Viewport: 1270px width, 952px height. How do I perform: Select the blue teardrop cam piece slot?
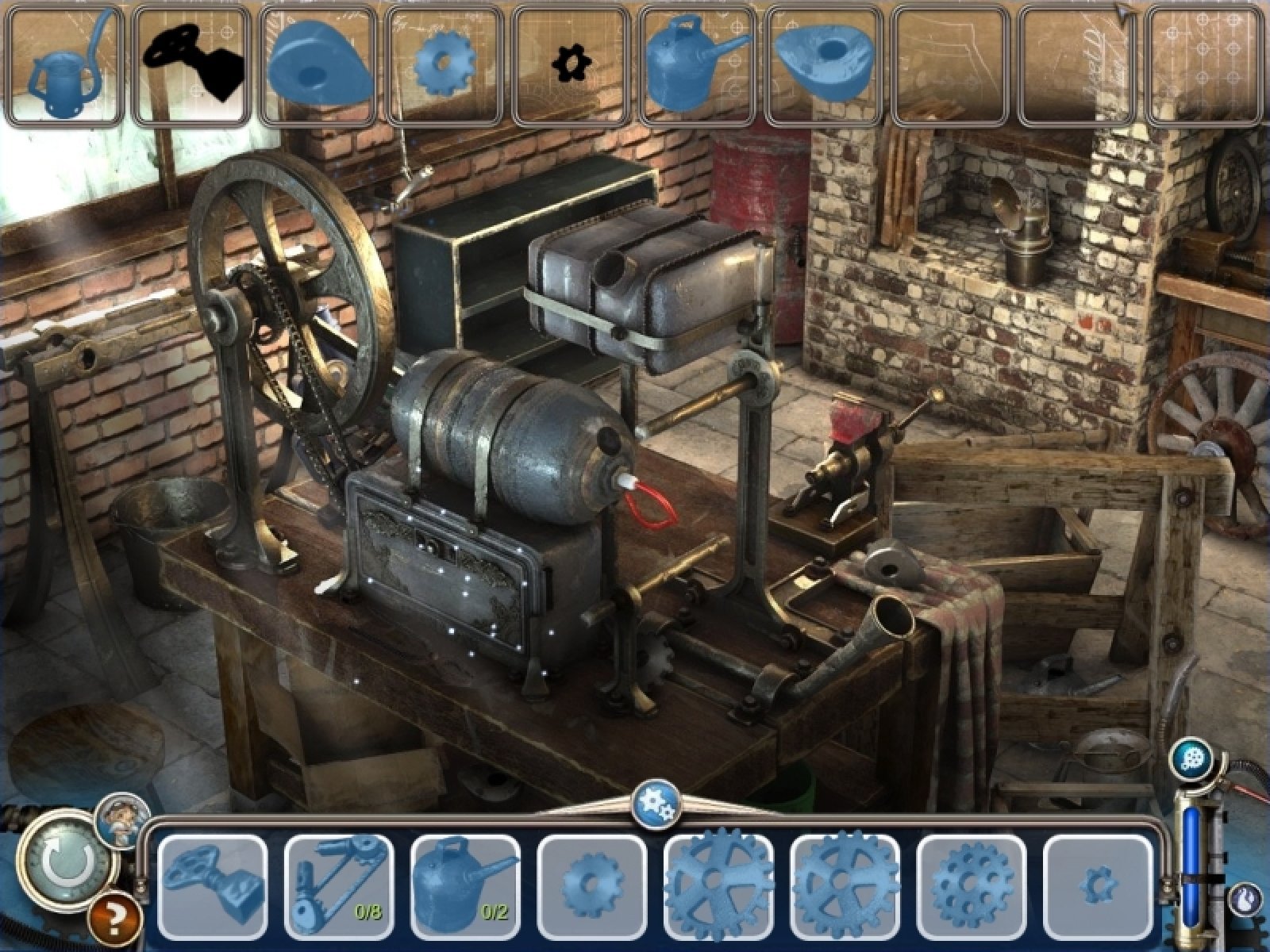319,65
